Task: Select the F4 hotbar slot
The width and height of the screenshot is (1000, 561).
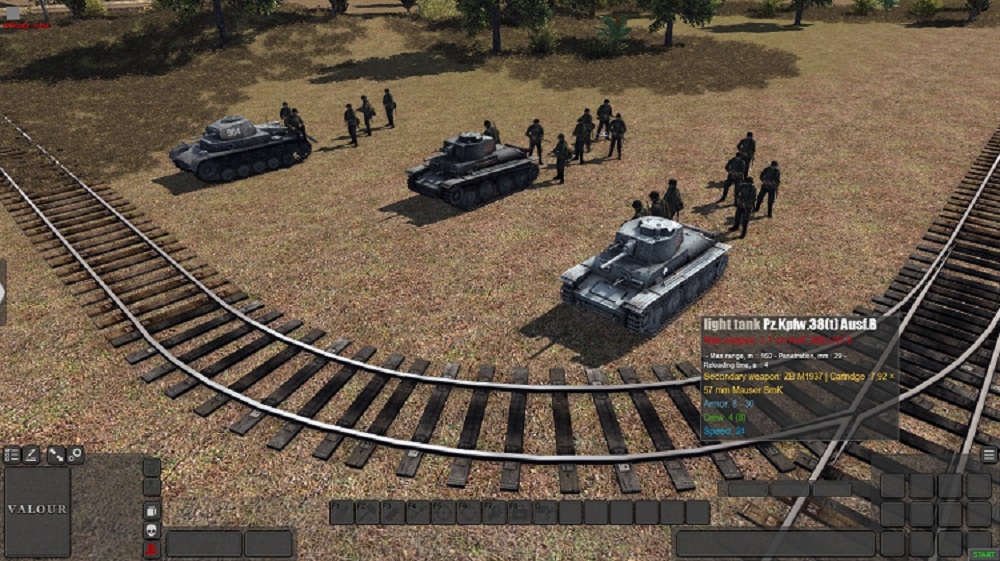Action: pos(419,513)
